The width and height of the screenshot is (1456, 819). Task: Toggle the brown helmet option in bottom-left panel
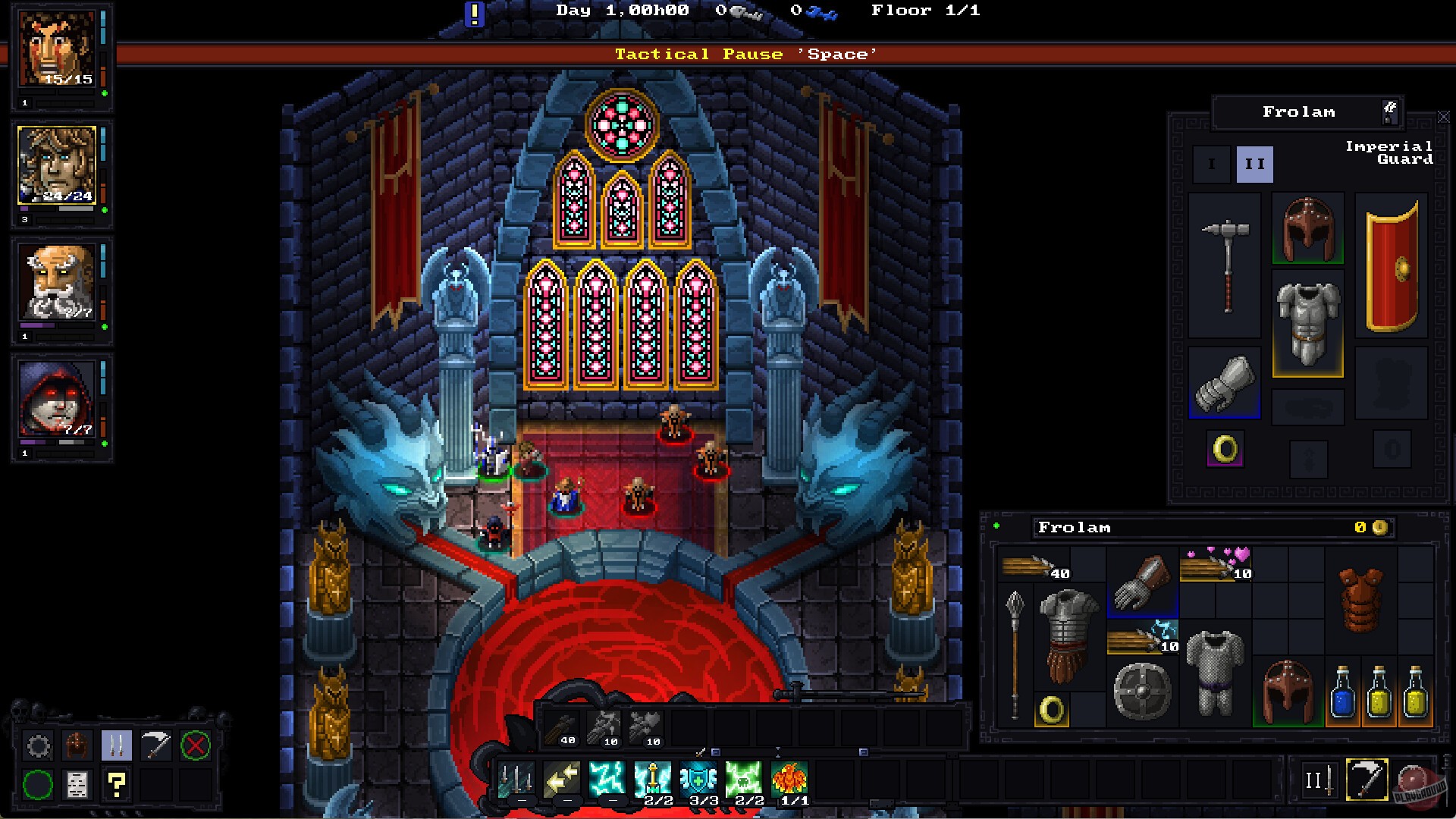point(77,744)
